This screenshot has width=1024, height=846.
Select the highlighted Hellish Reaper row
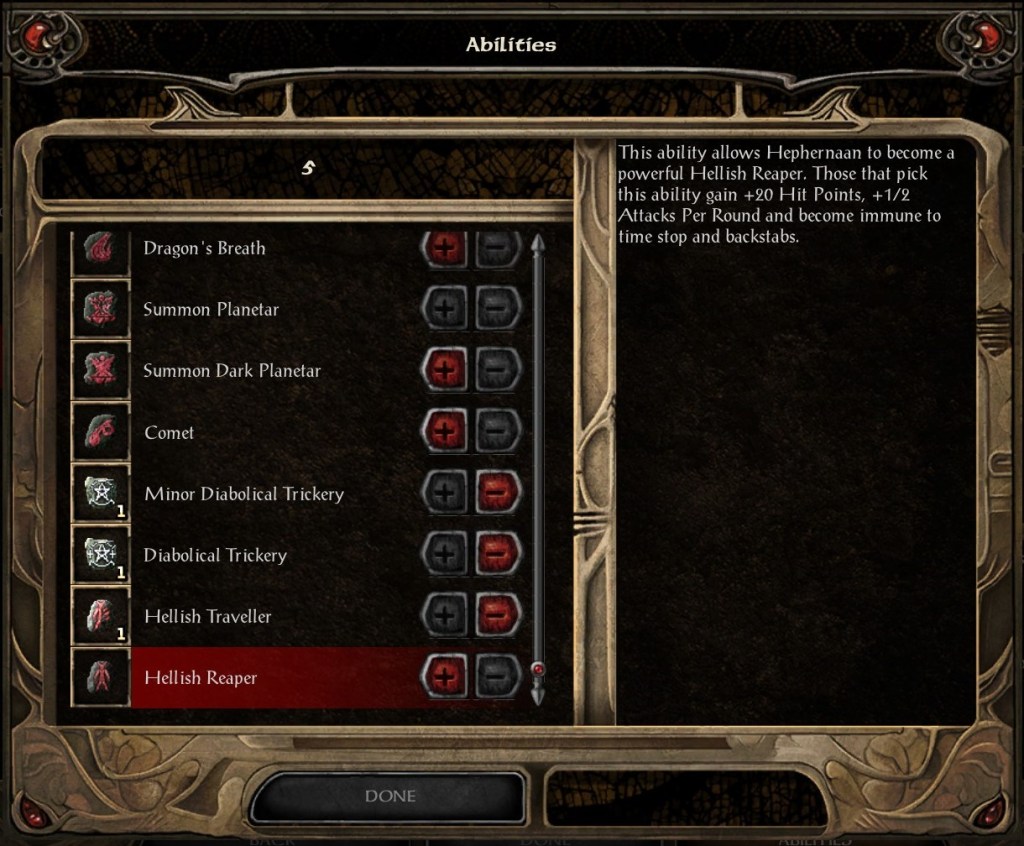[270, 678]
